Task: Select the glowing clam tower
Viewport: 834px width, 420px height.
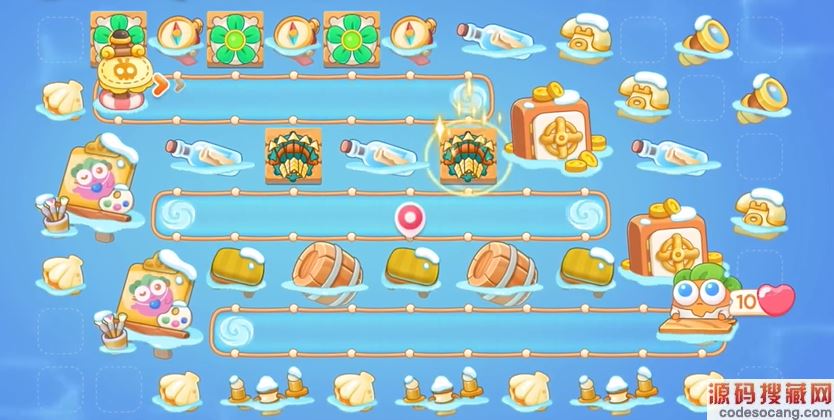Action: [x=465, y=153]
